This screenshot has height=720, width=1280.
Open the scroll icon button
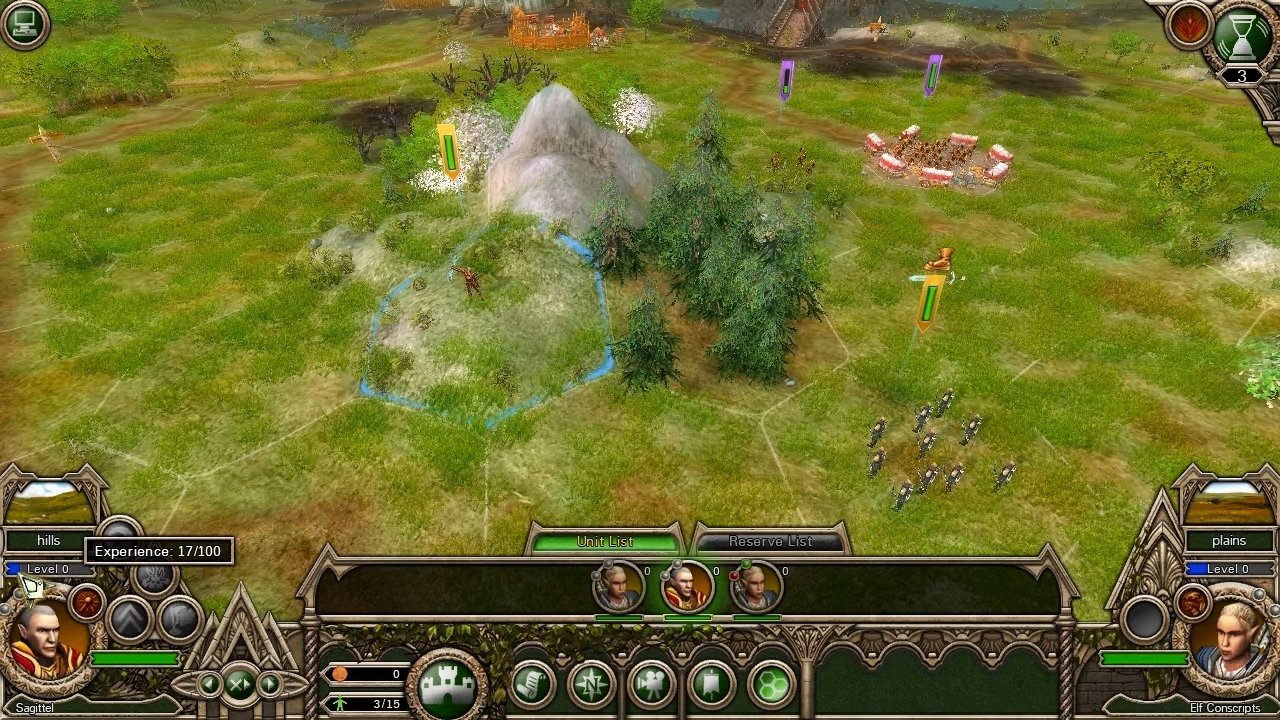click(532, 686)
